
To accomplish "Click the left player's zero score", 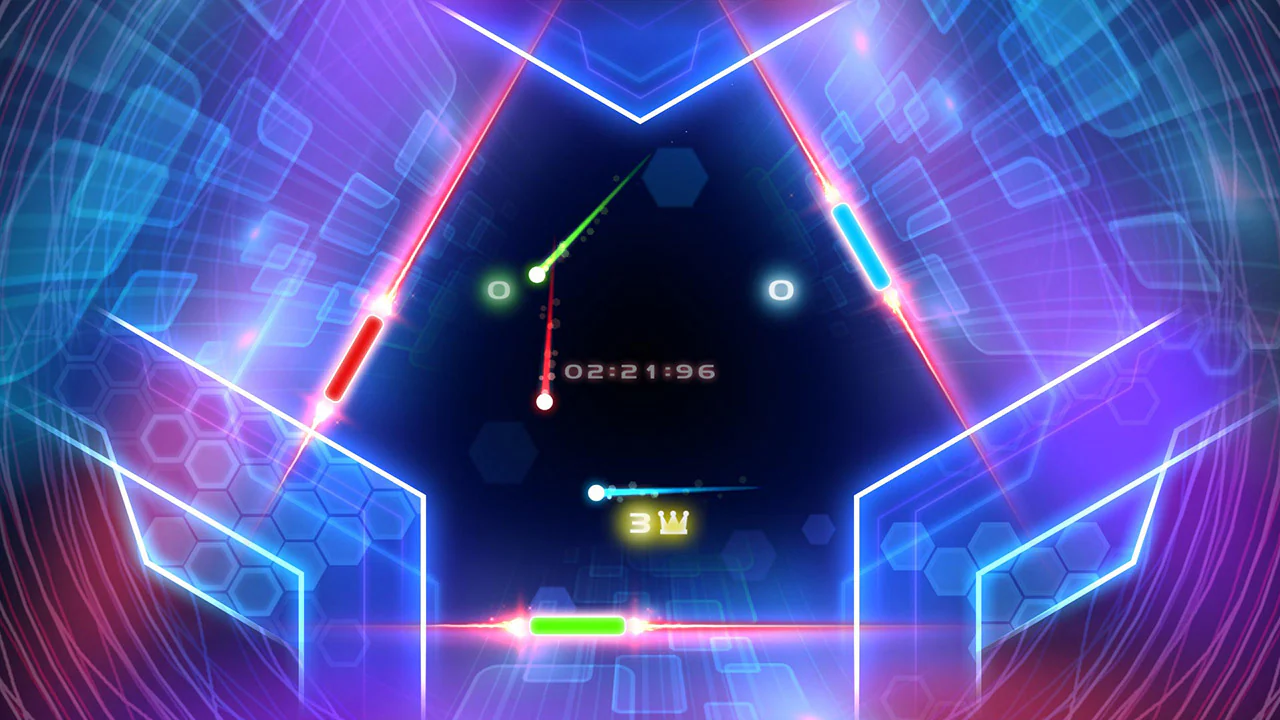I will 497,290.
